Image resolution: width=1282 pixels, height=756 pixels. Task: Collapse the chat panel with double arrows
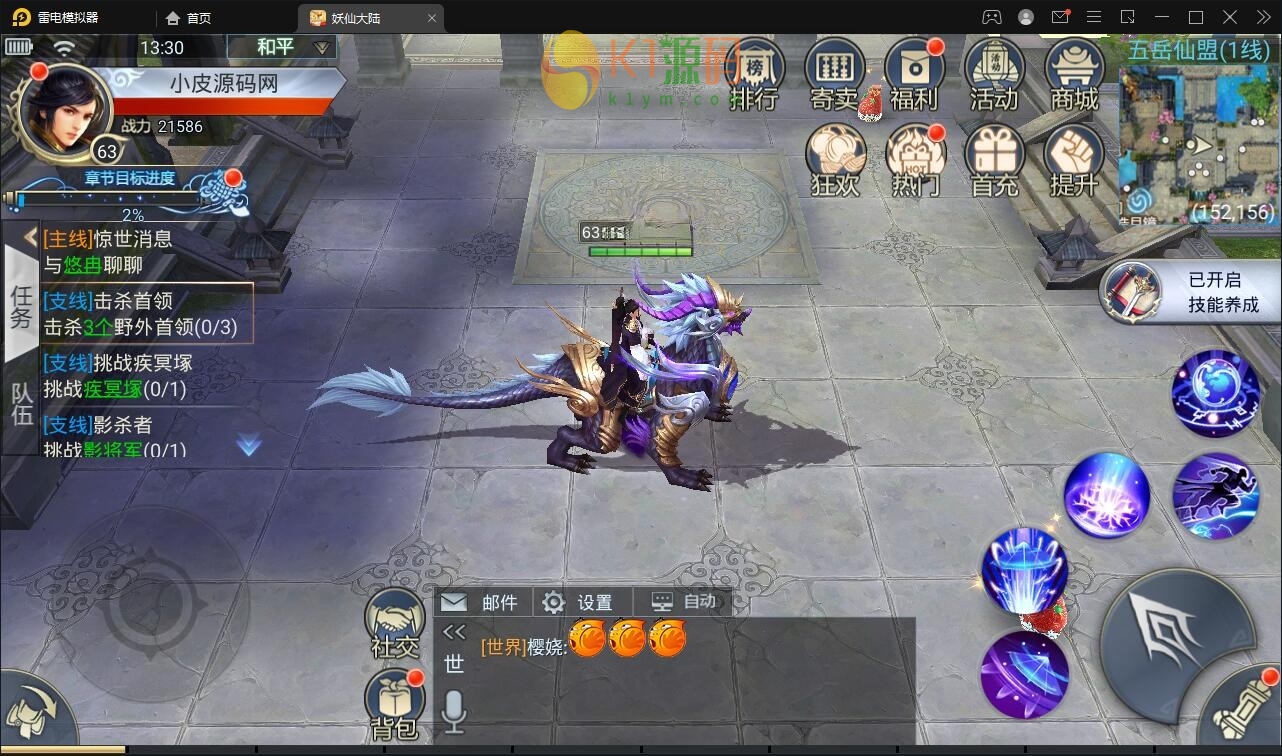(x=453, y=633)
